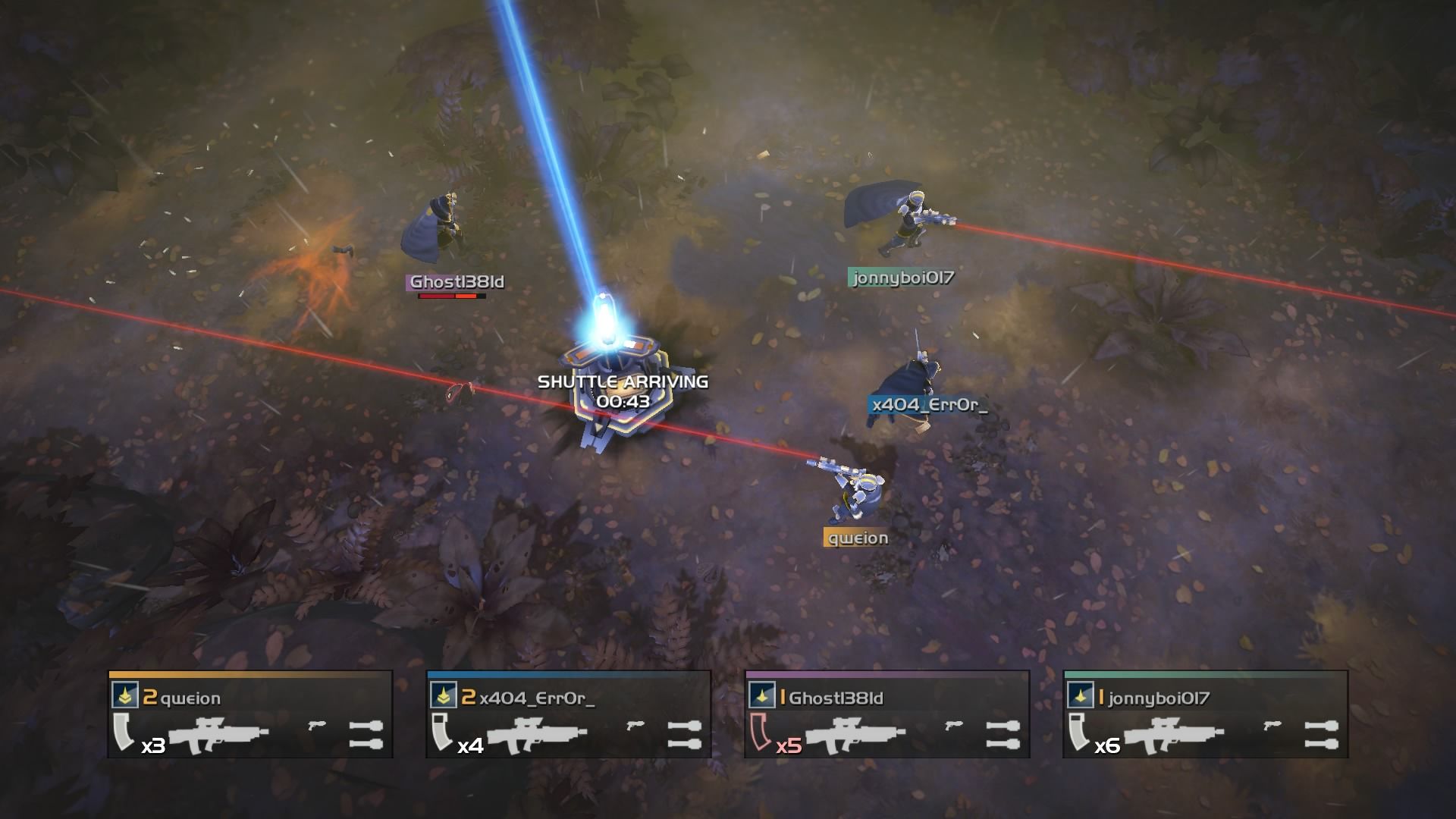Click the rank badge beside qweion's name

[123, 695]
